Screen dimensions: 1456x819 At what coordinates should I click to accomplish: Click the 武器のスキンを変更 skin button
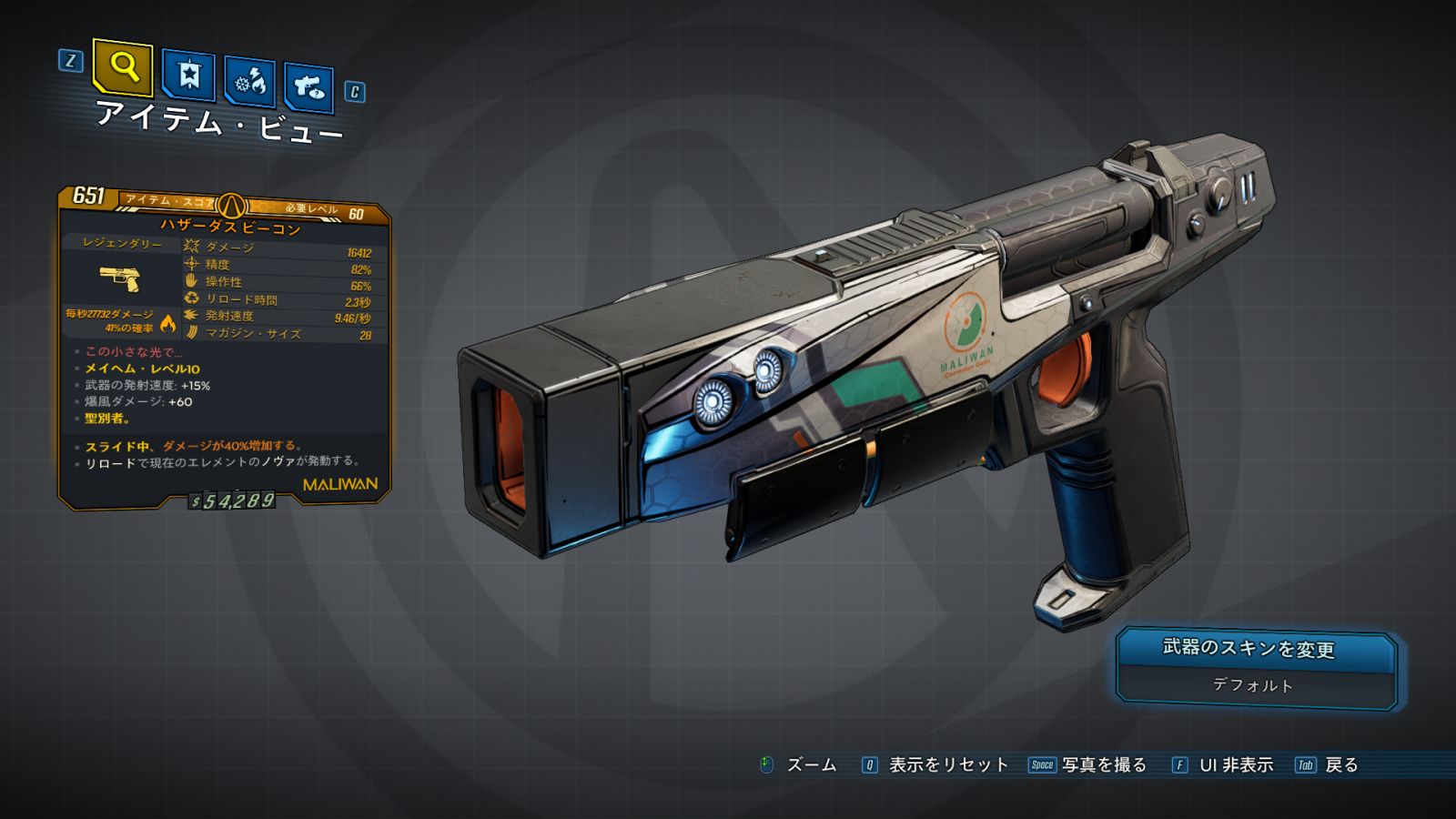pos(1256,649)
